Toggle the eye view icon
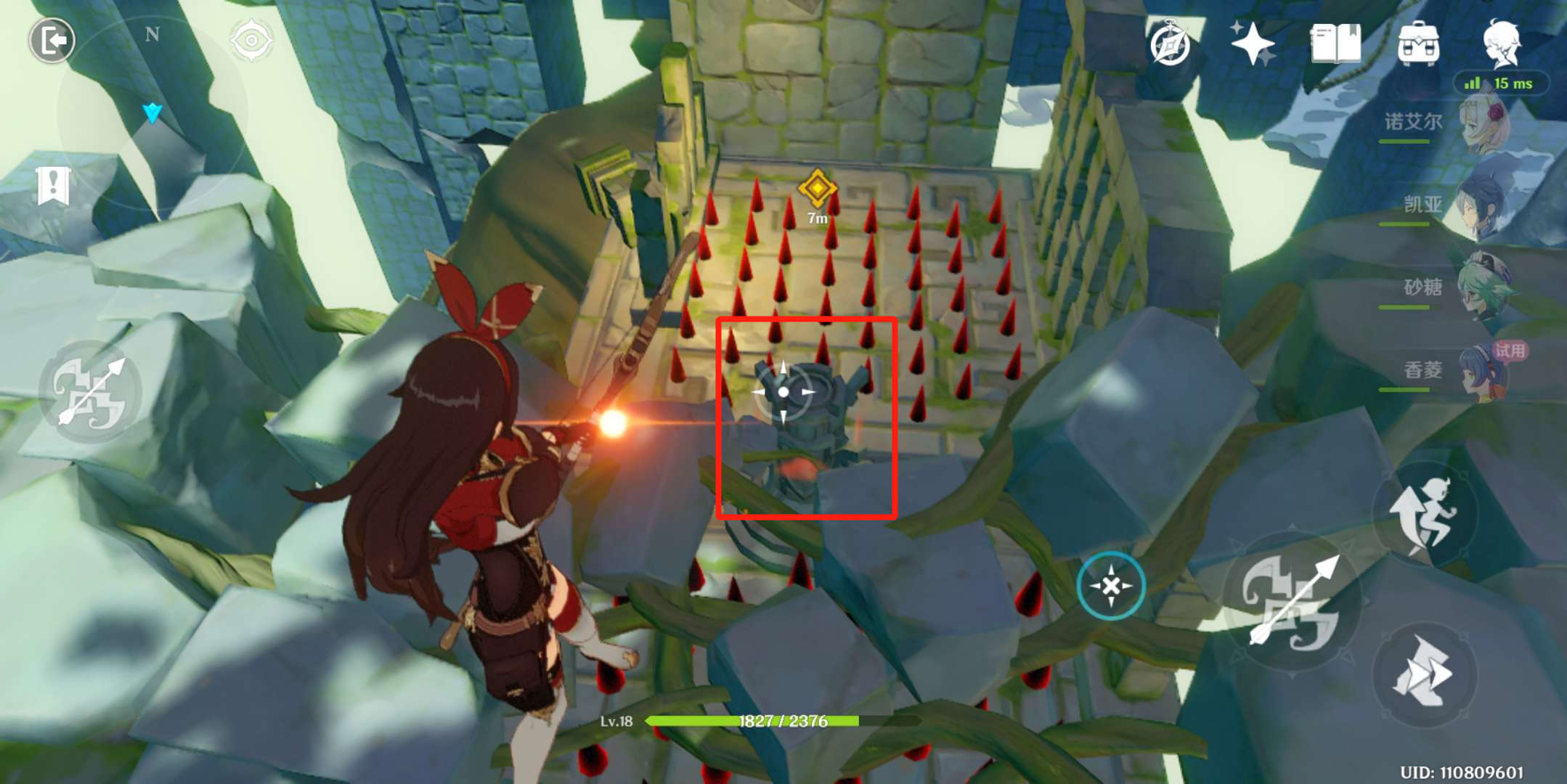 pos(251,41)
